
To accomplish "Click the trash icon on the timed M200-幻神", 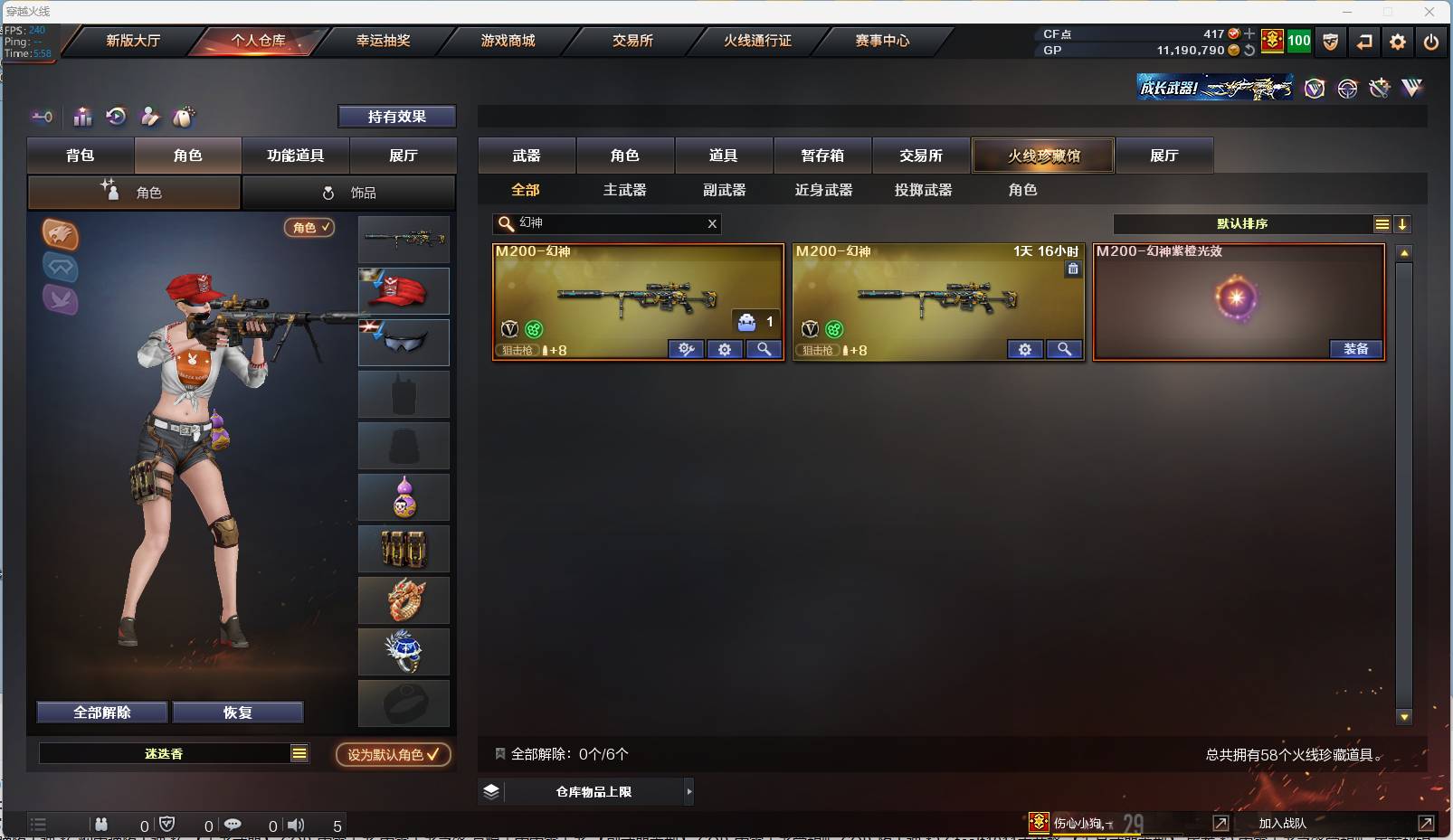I will pyautogui.click(x=1073, y=269).
